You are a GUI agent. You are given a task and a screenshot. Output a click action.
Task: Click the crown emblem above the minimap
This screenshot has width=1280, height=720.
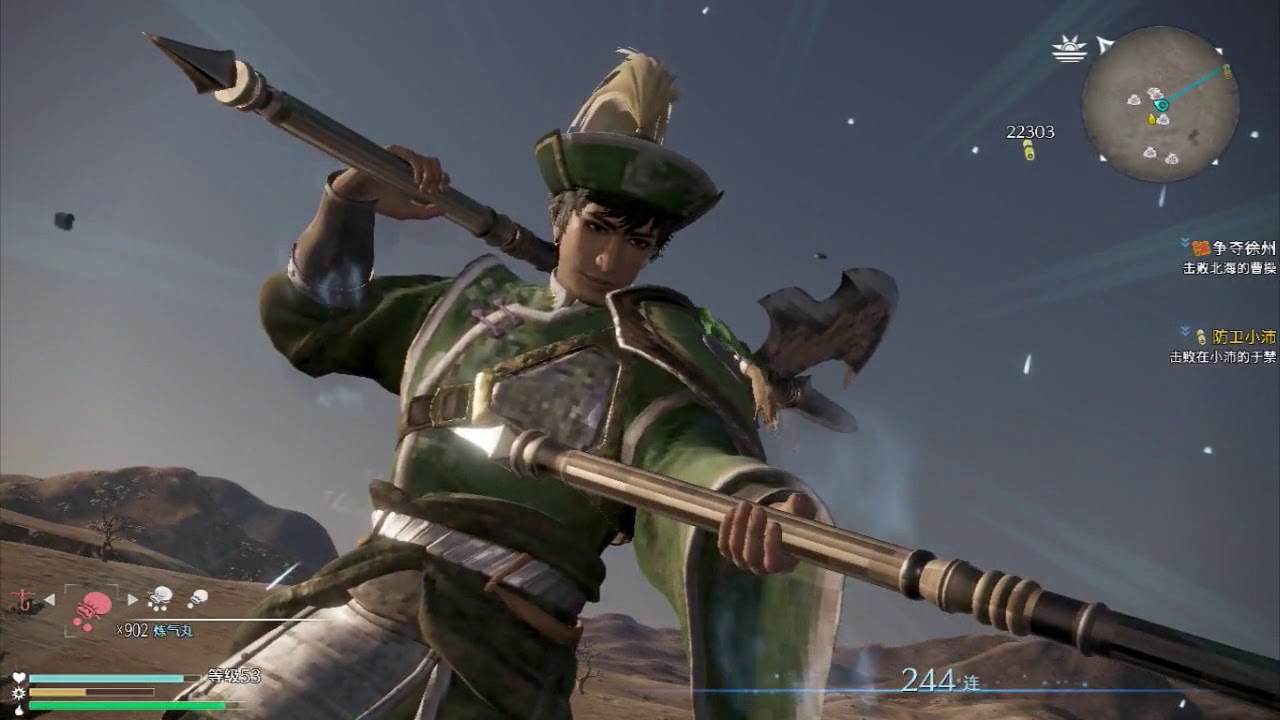click(x=1068, y=49)
